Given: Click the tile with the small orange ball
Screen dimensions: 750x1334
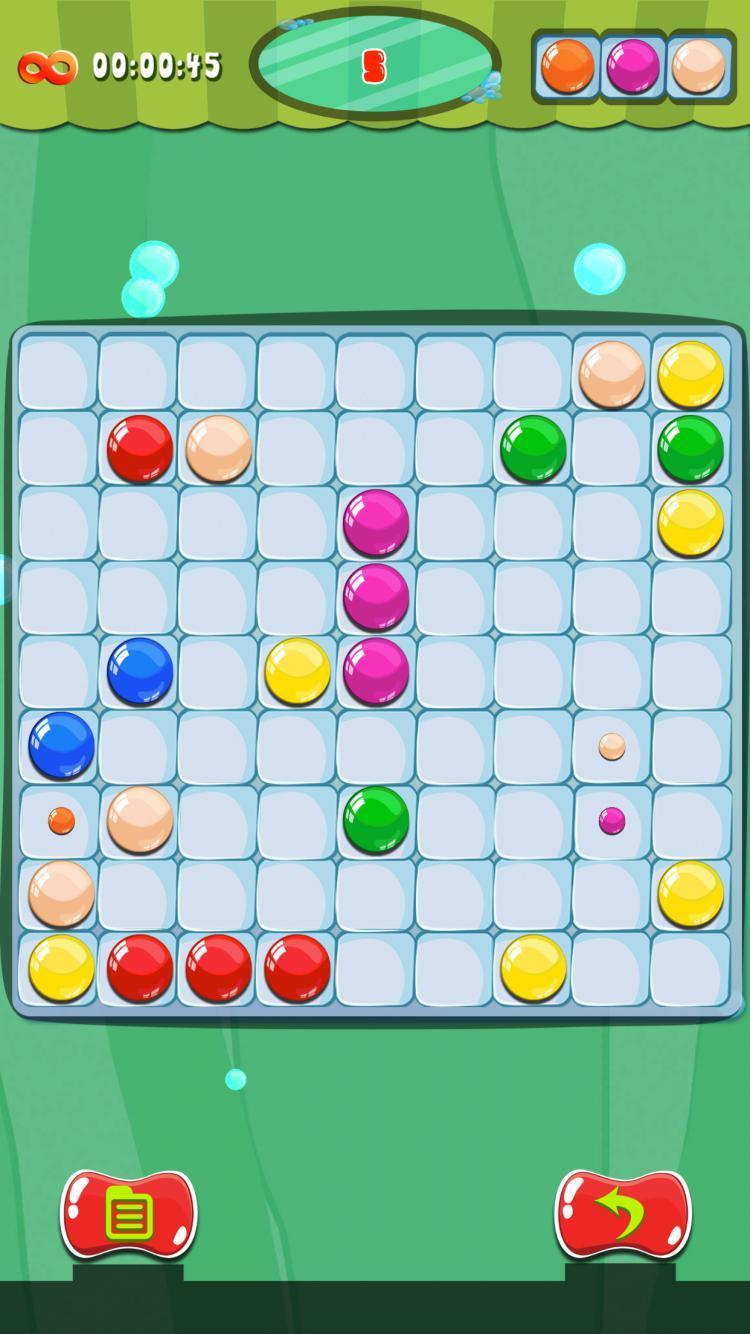Looking at the screenshot, I should [x=61, y=821].
